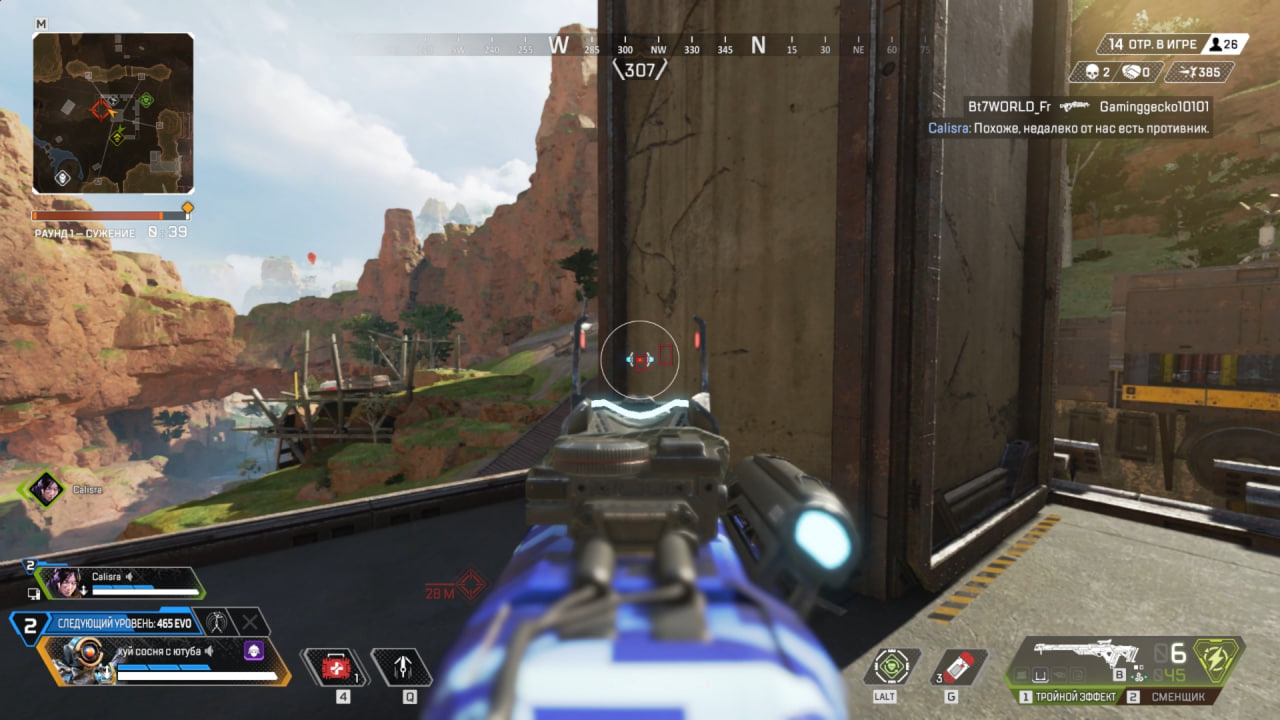The height and width of the screenshot is (720, 1280).
Task: Click the Triple Take weapon image
Action: [1086, 653]
